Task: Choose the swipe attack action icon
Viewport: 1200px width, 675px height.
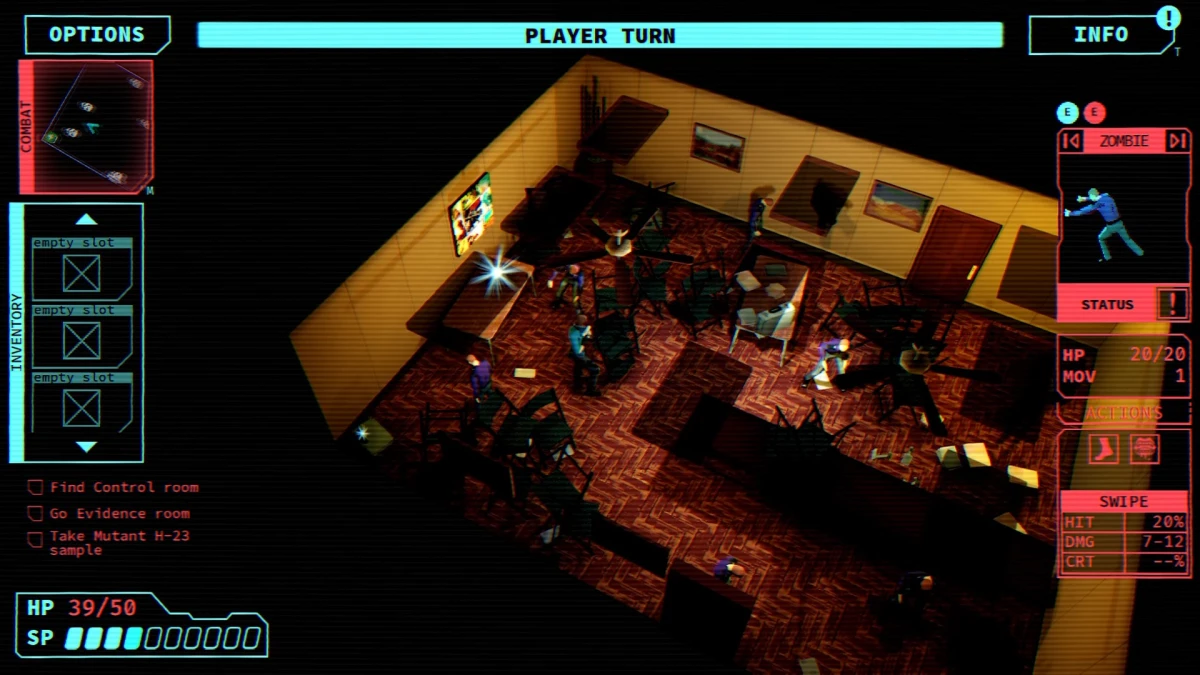Action: [x=1144, y=449]
